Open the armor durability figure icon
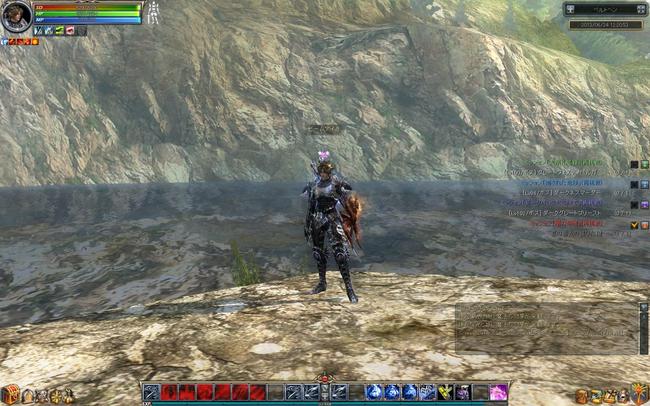Screen dimensions: 650x406 point(154,13)
